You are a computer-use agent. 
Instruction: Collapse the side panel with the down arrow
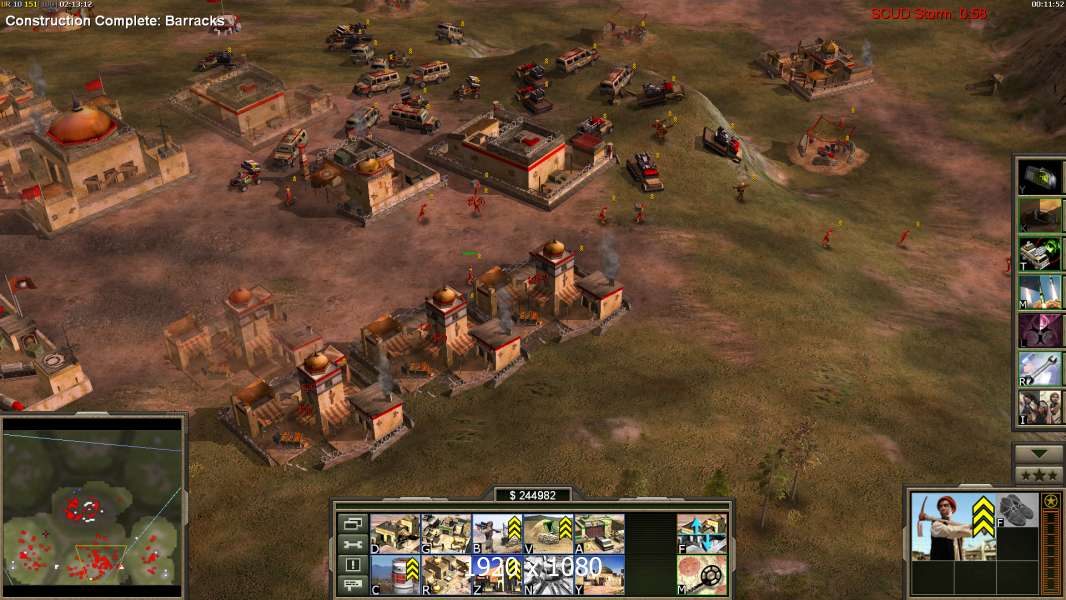(x=1039, y=454)
